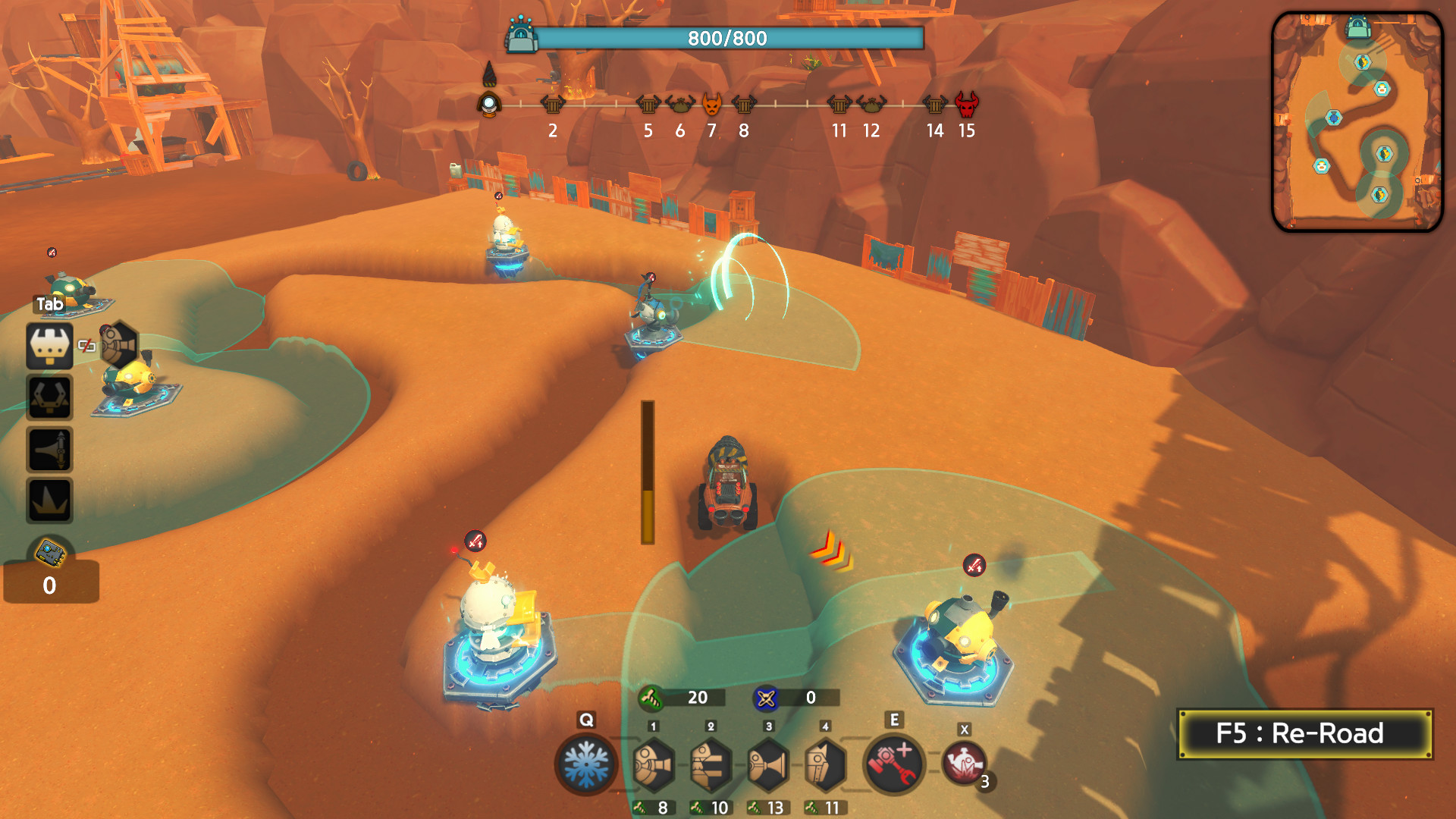Select the armored turret costing 11
This screenshot has width=1456, height=819.
(x=825, y=764)
